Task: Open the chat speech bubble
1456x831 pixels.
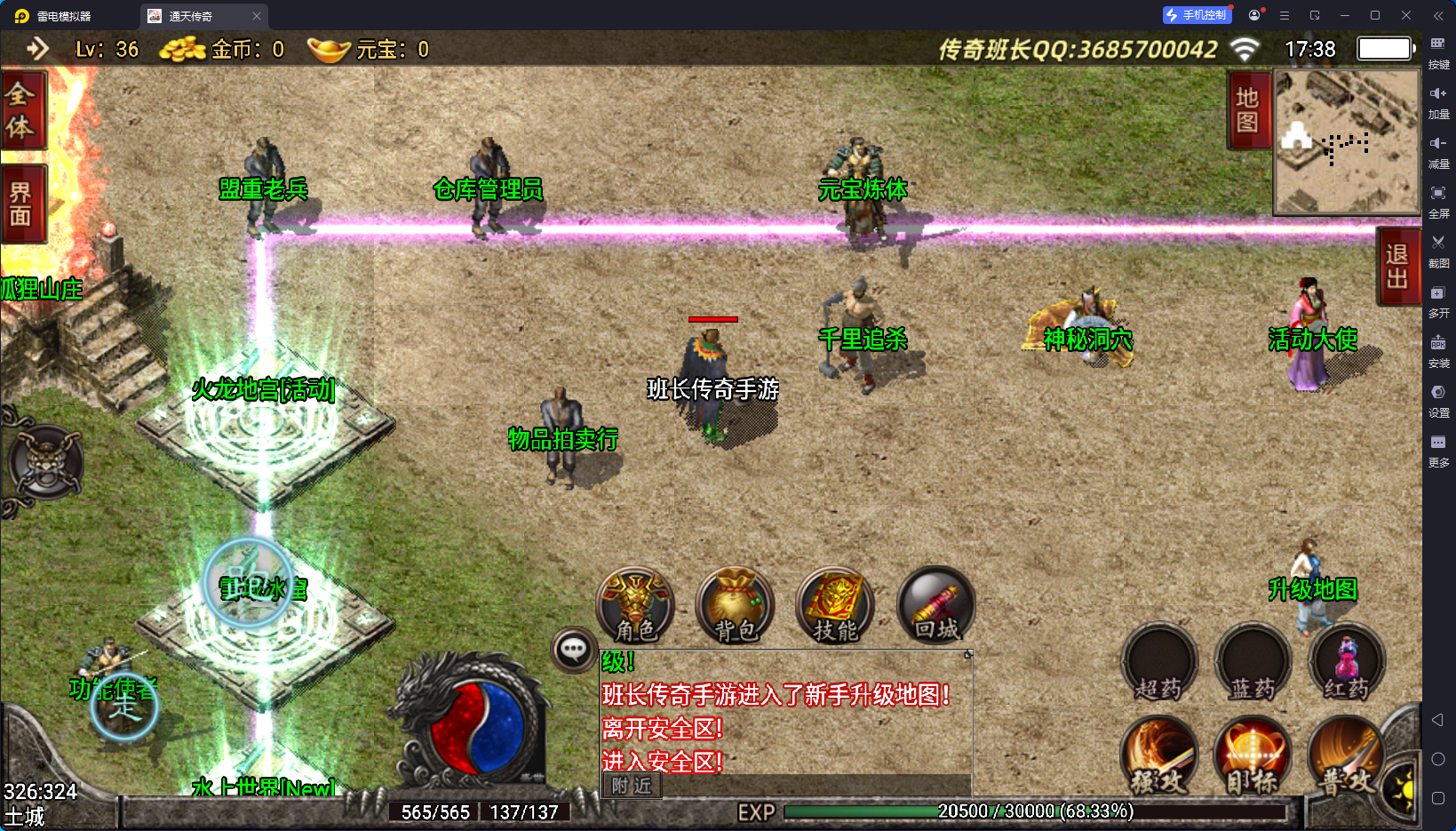Action: 573,651
